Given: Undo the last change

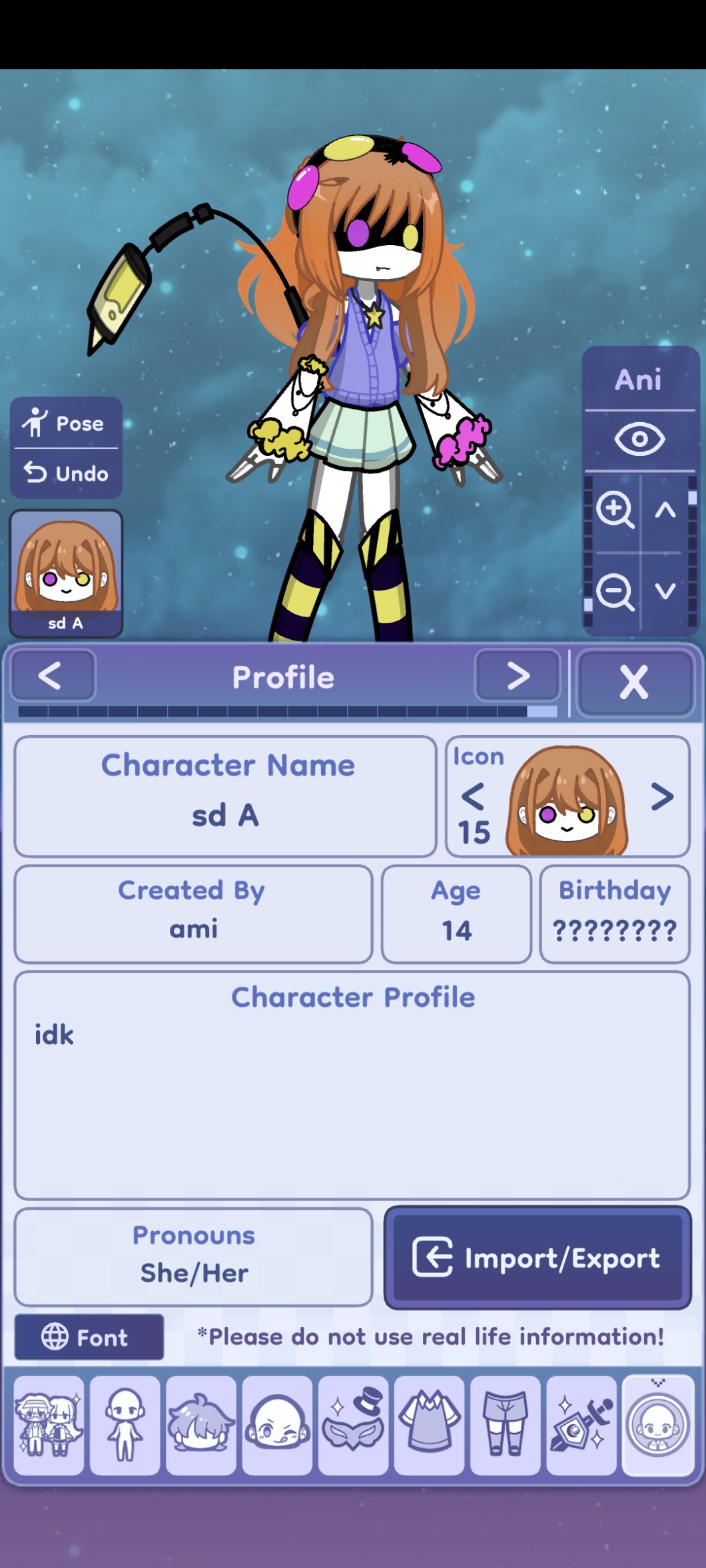Looking at the screenshot, I should point(65,473).
